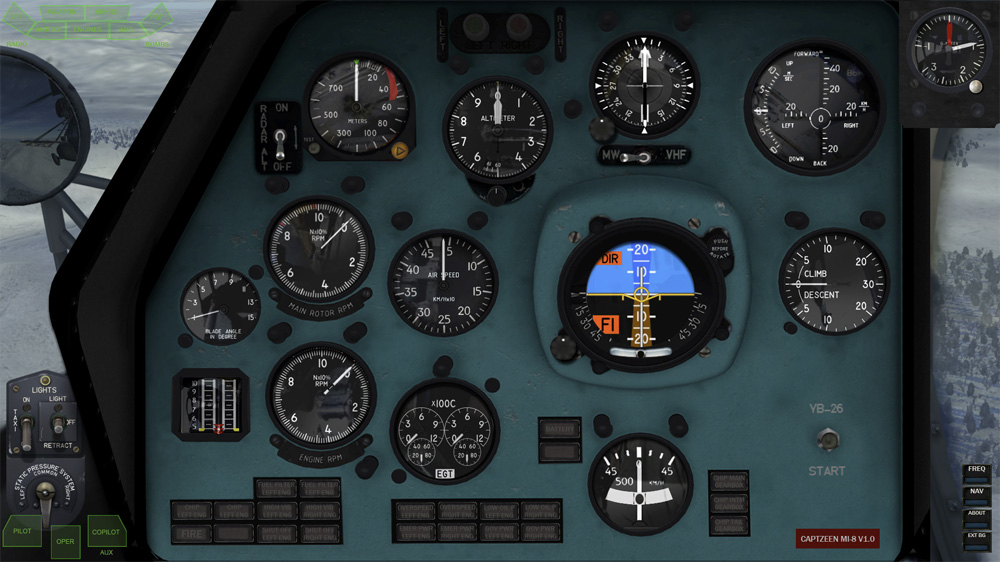Open the OPER panel view
Viewport: 1000px width, 562px height.
pos(65,541)
